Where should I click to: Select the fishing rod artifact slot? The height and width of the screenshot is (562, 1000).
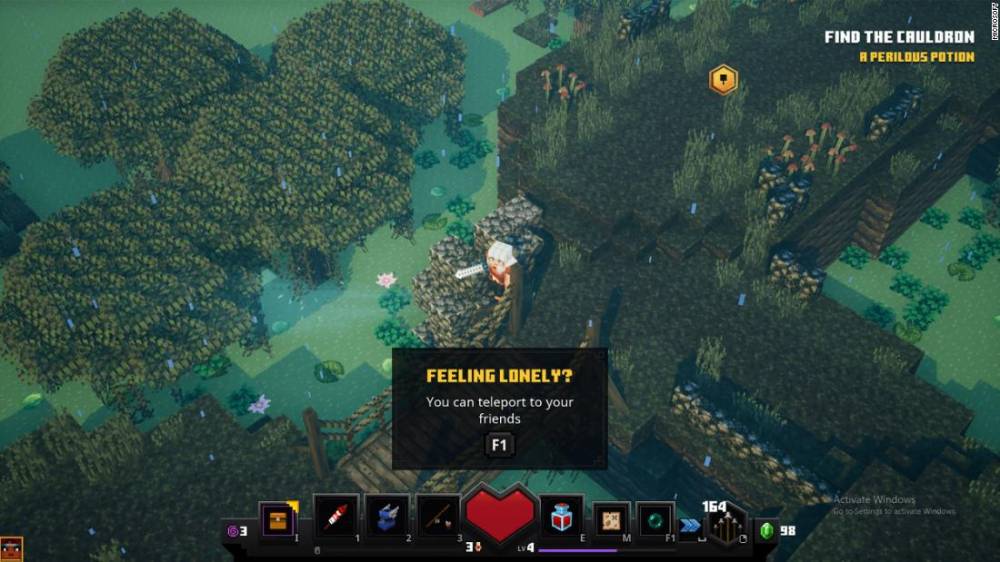click(439, 516)
